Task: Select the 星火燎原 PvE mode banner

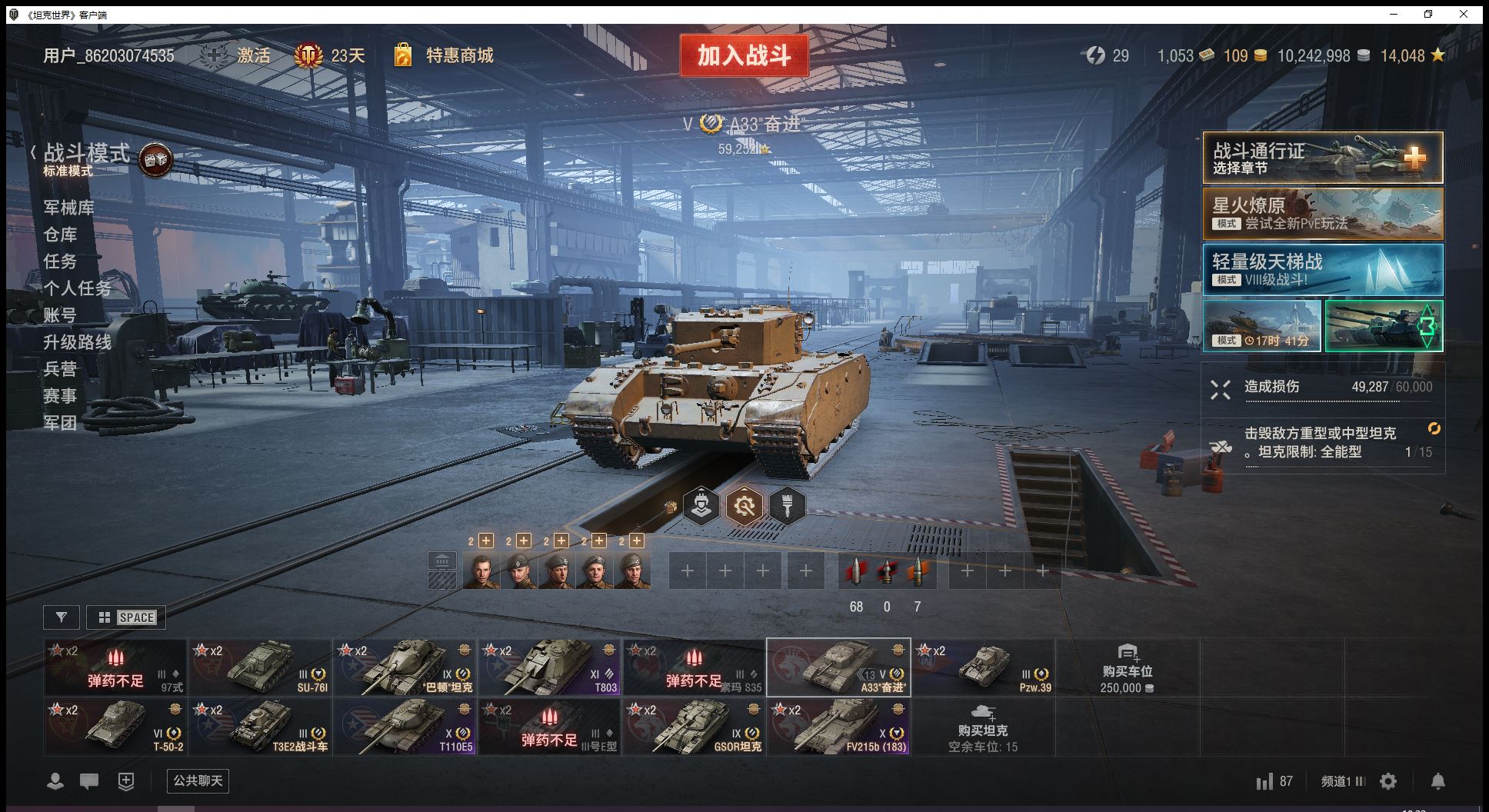Action: (x=1322, y=214)
